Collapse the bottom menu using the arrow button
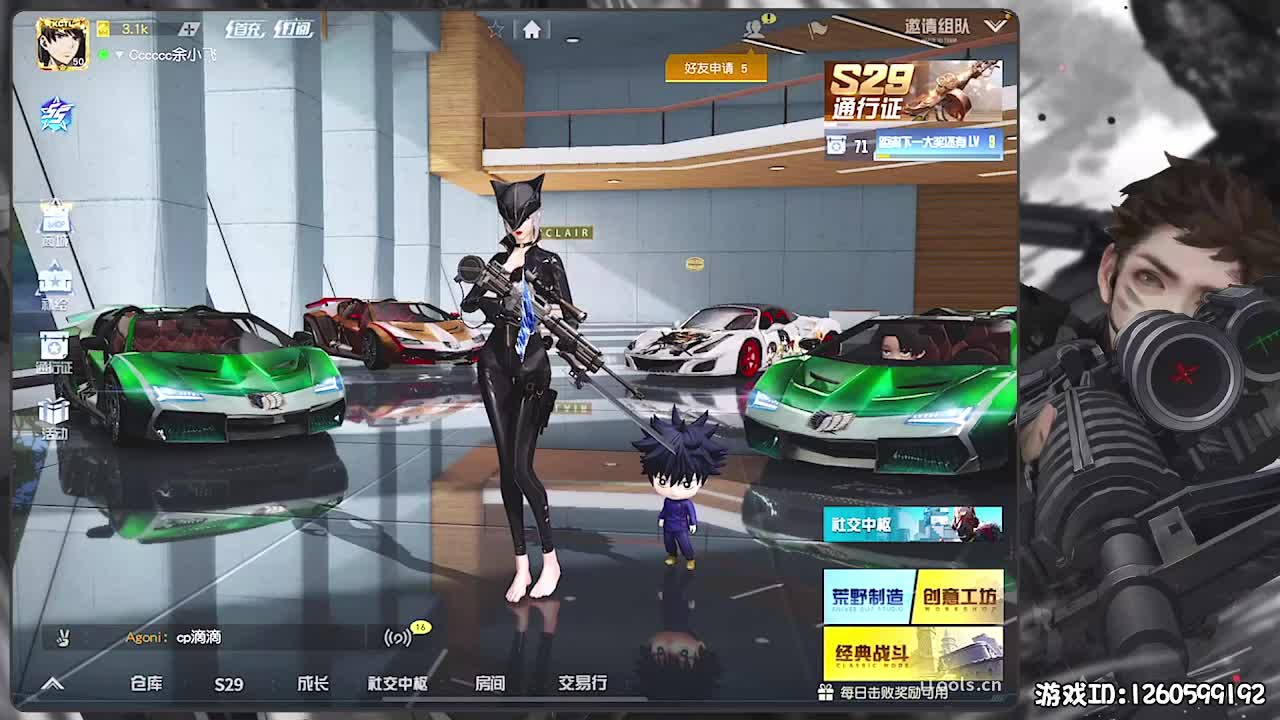Viewport: 1280px width, 720px height. (x=55, y=683)
